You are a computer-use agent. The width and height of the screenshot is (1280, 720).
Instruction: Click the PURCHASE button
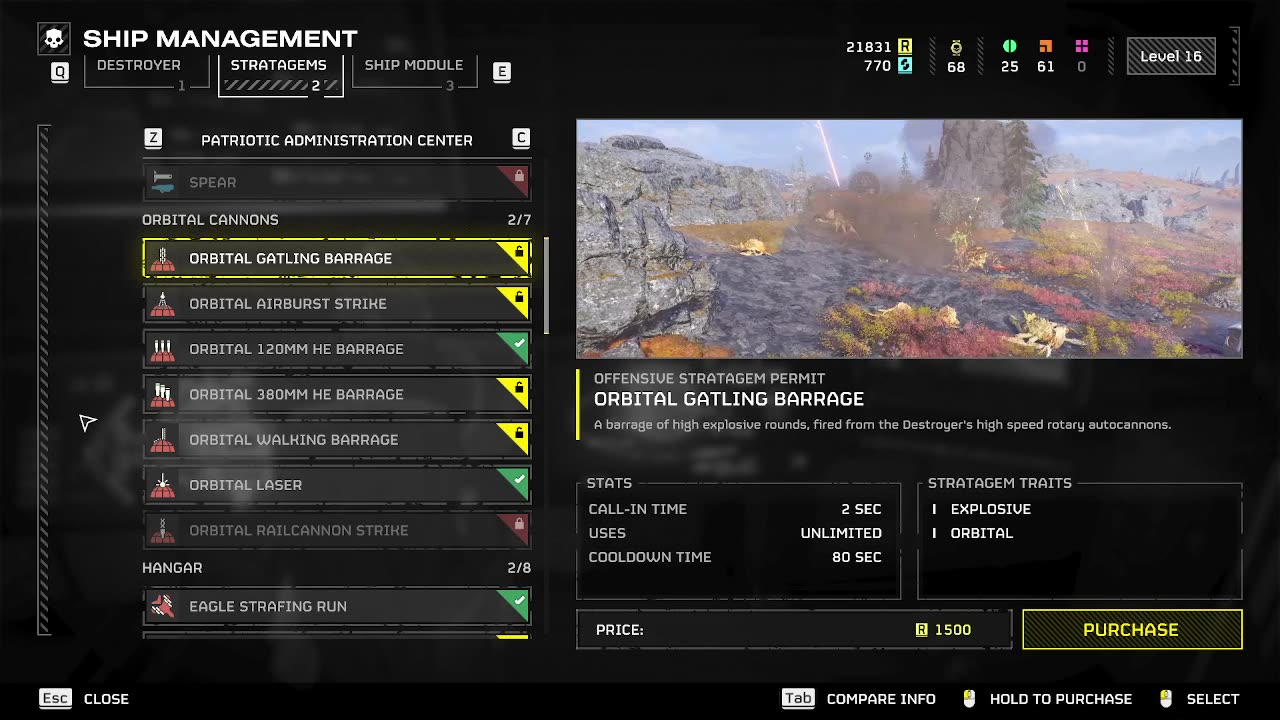point(1131,629)
